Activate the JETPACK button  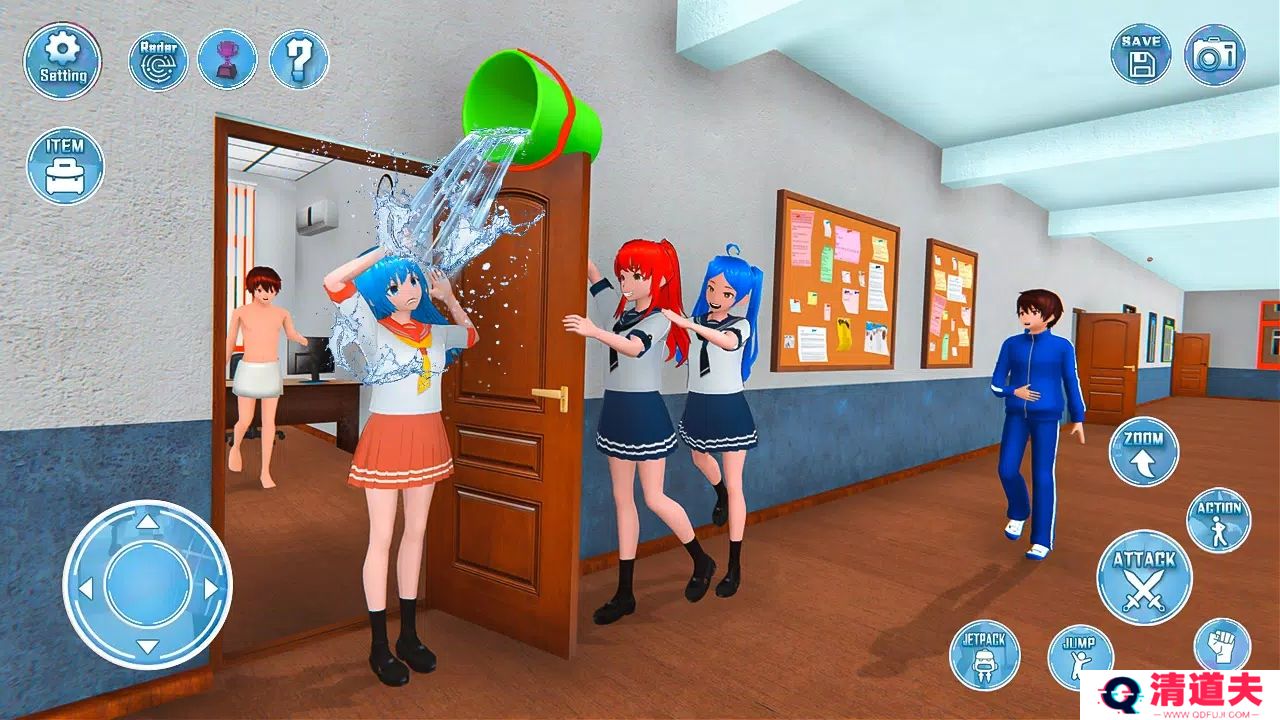pyautogui.click(x=984, y=655)
